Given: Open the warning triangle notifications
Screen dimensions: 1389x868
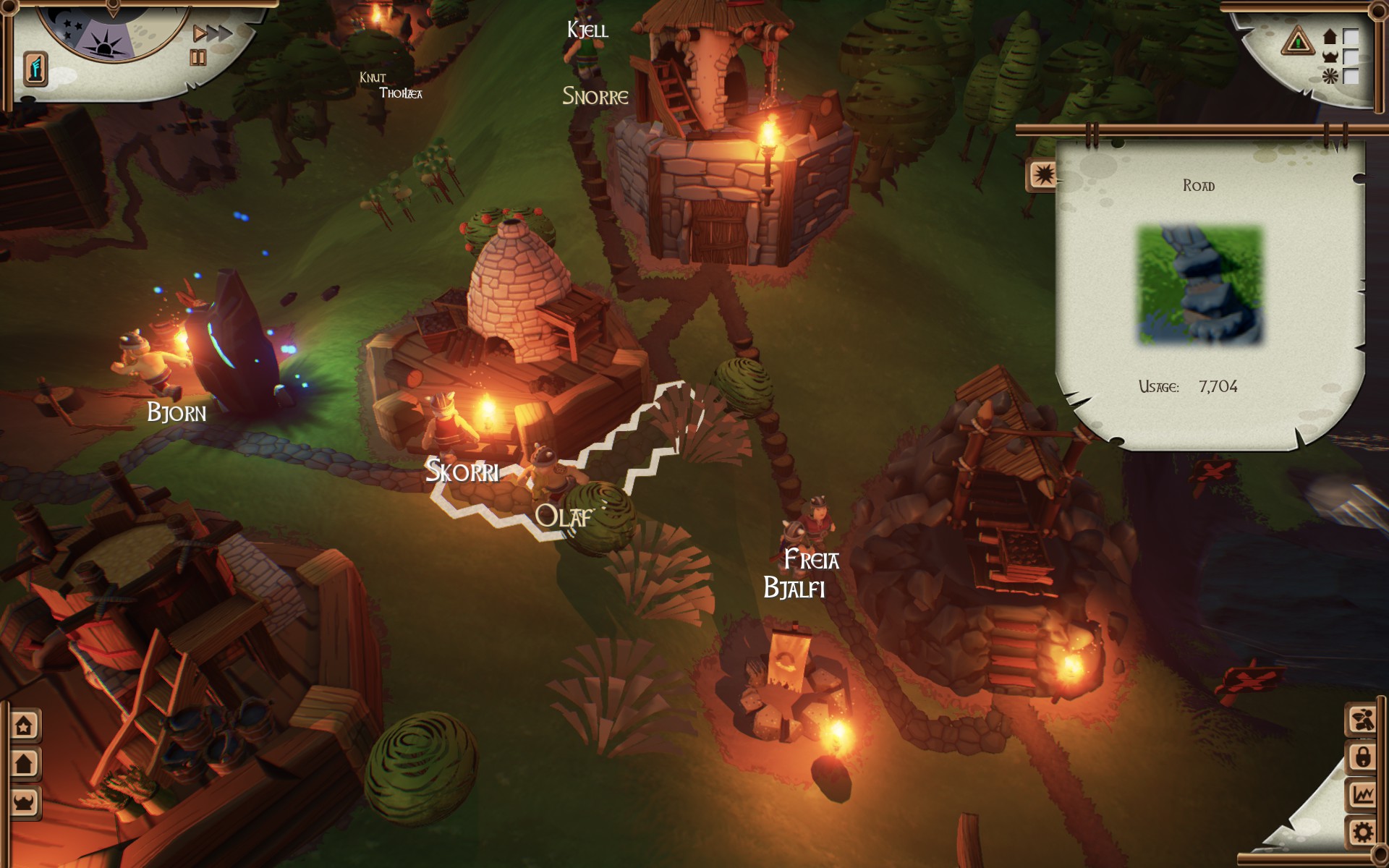Looking at the screenshot, I should coord(1297,41).
